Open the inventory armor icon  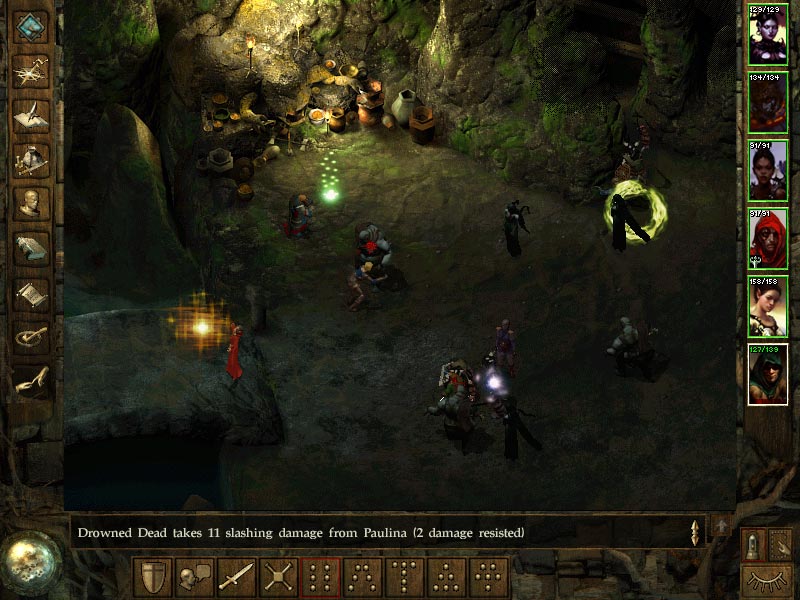pyautogui.click(x=31, y=158)
